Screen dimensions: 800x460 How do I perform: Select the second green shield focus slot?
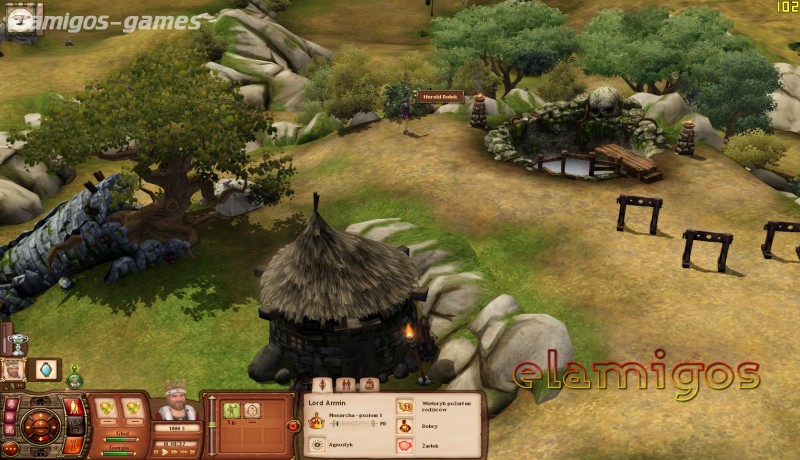pyautogui.click(x=132, y=407)
